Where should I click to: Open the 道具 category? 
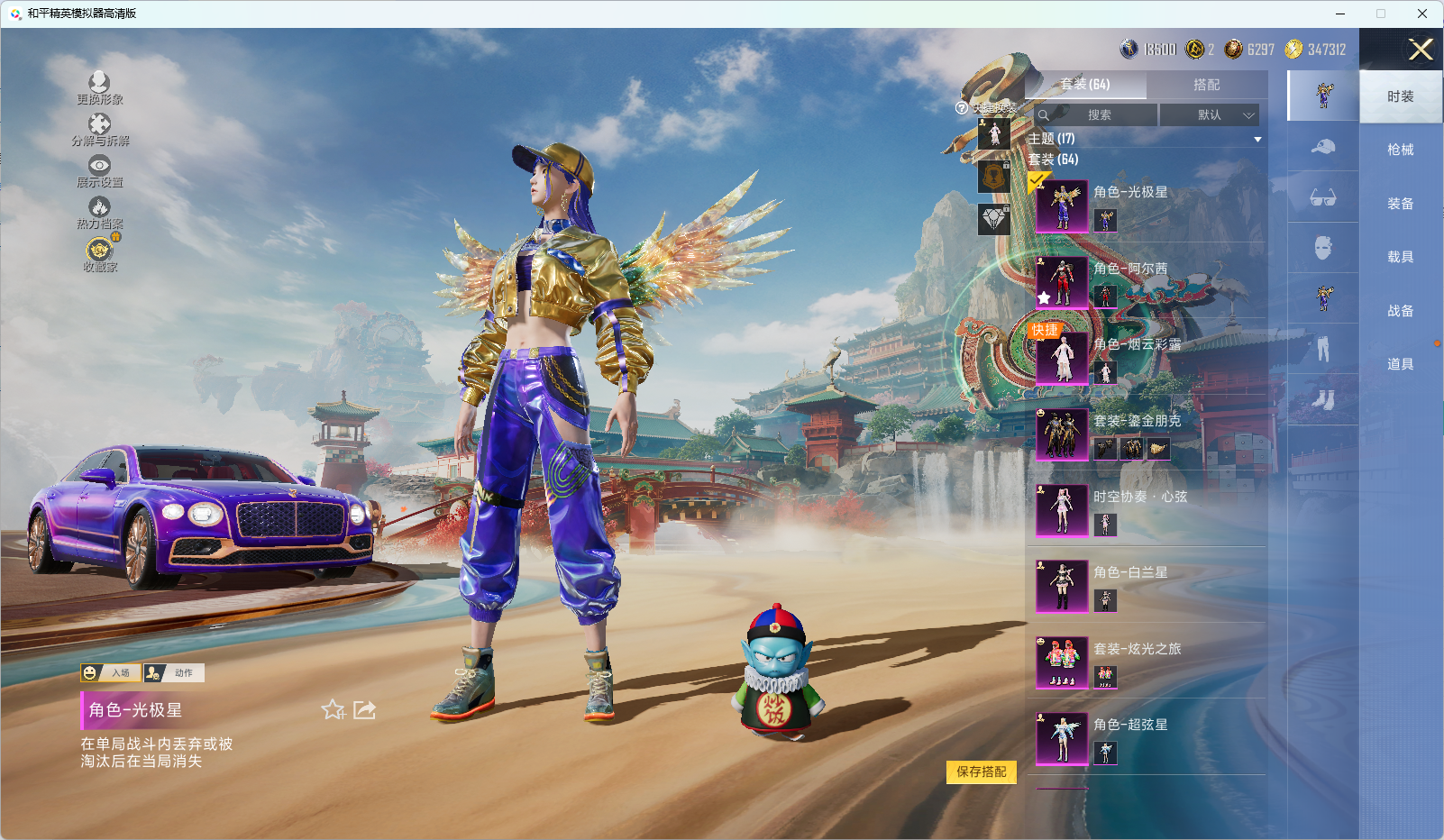(1400, 364)
